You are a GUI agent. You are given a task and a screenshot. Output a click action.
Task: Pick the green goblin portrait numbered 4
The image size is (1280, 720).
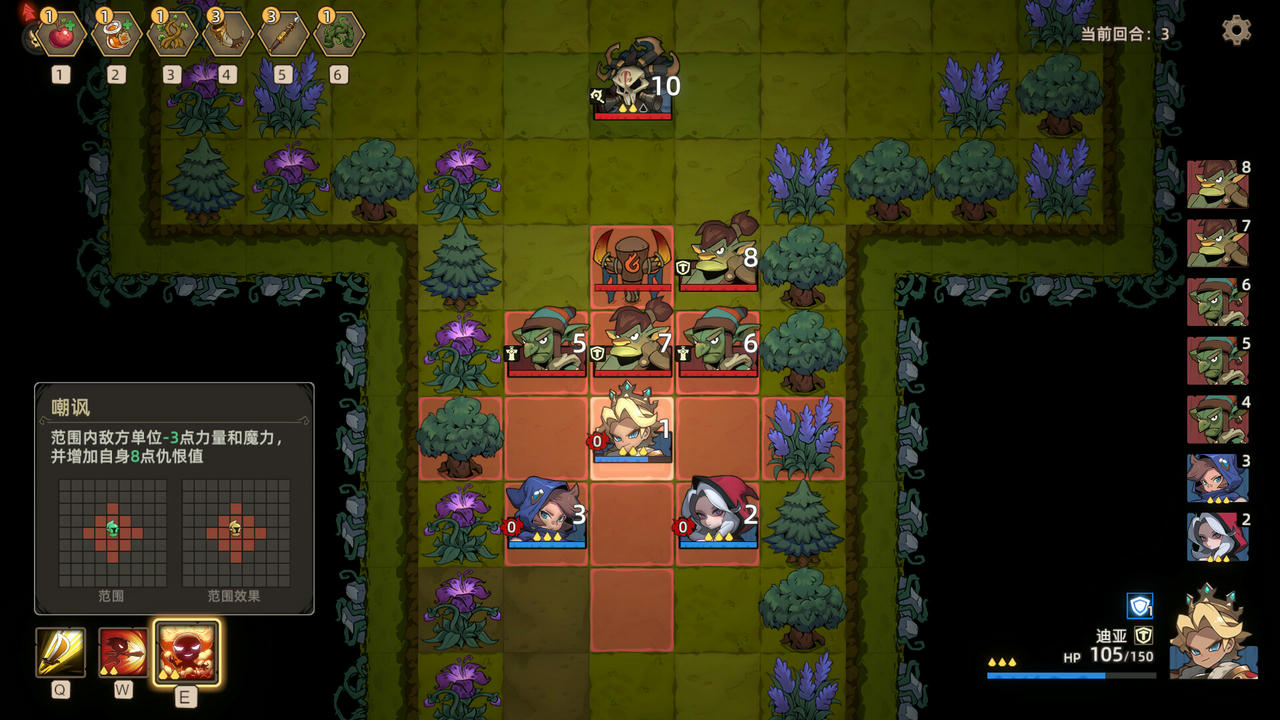click(x=1217, y=419)
